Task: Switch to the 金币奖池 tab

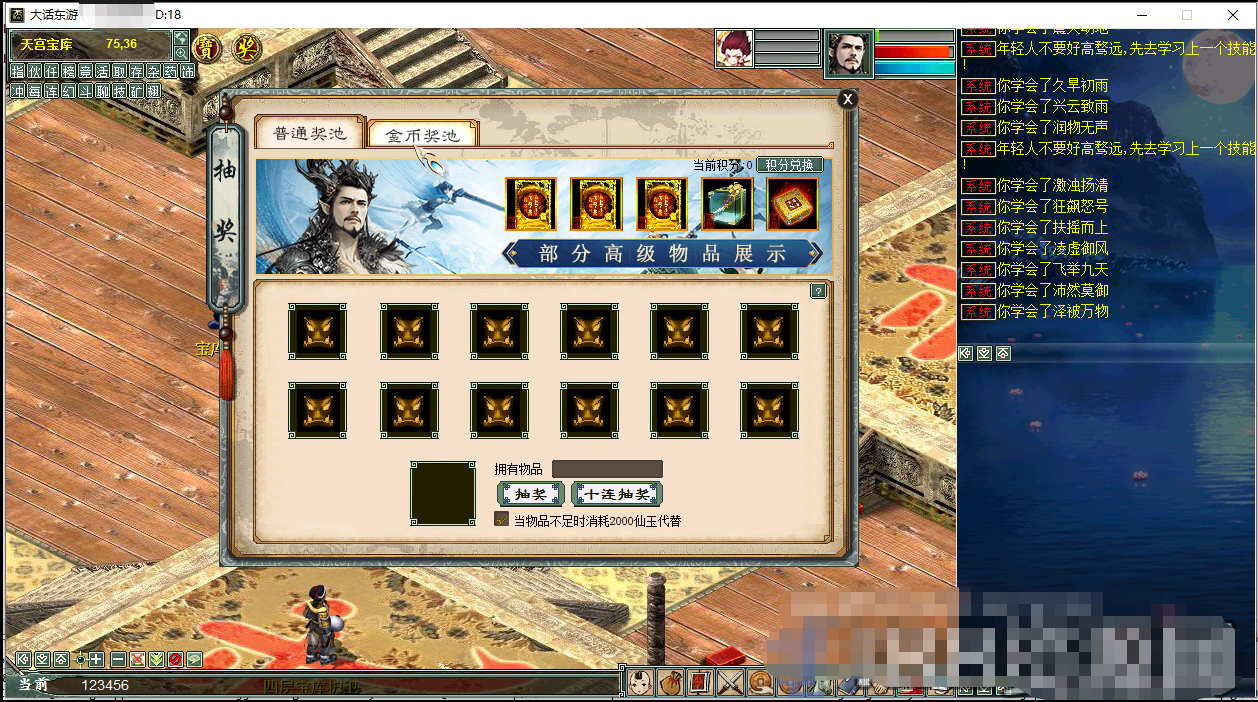Action: 422,135
